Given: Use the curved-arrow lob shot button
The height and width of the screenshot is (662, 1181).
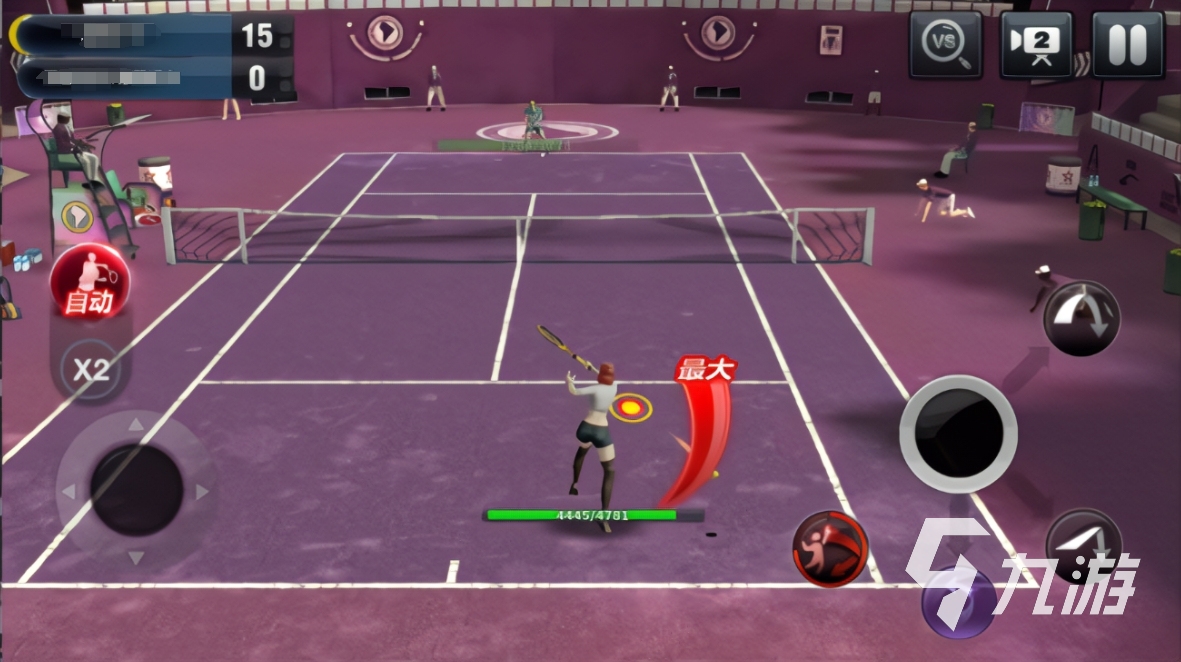Looking at the screenshot, I should click(x=1082, y=318).
